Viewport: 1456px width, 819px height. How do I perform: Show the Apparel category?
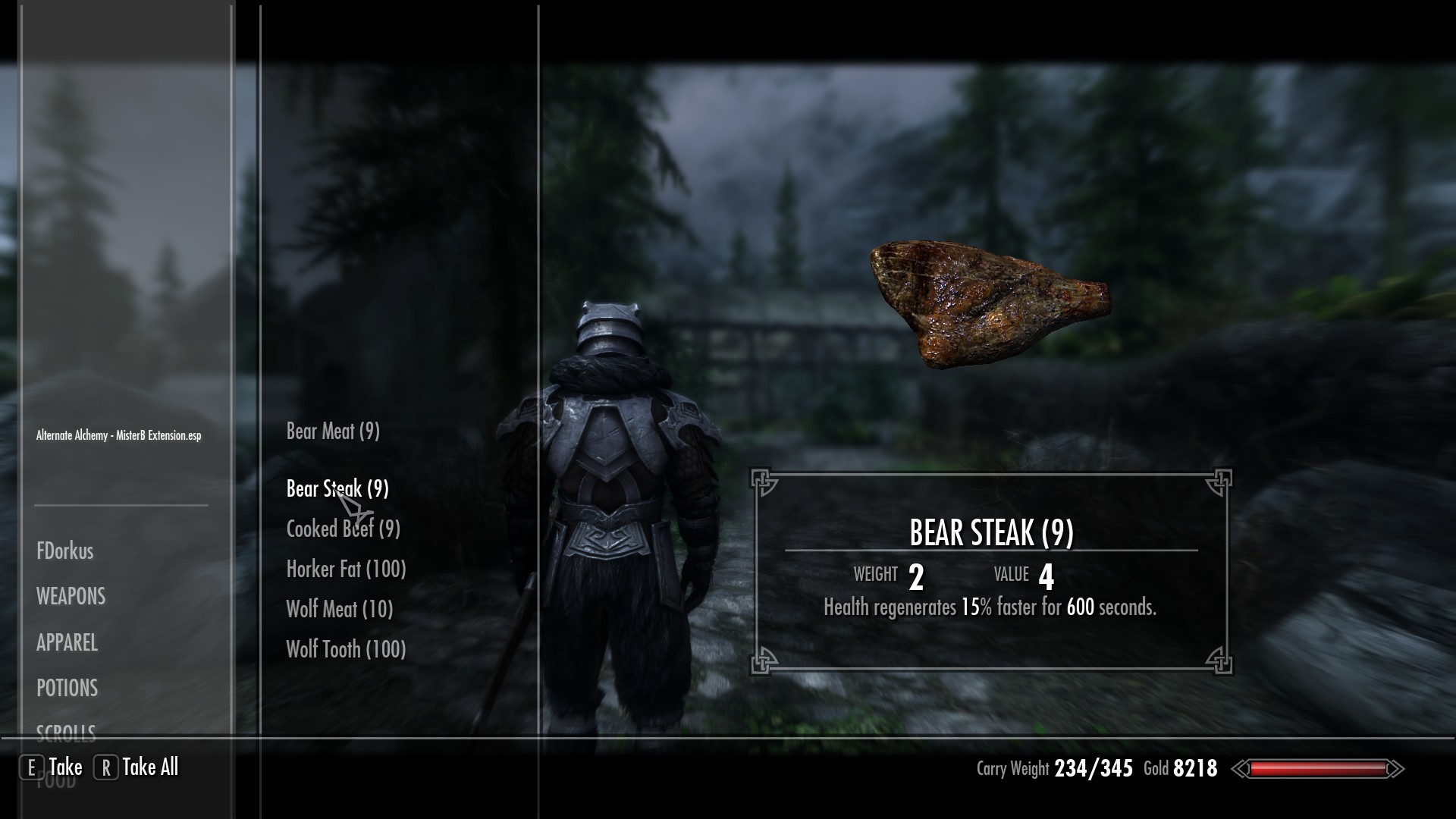point(67,643)
